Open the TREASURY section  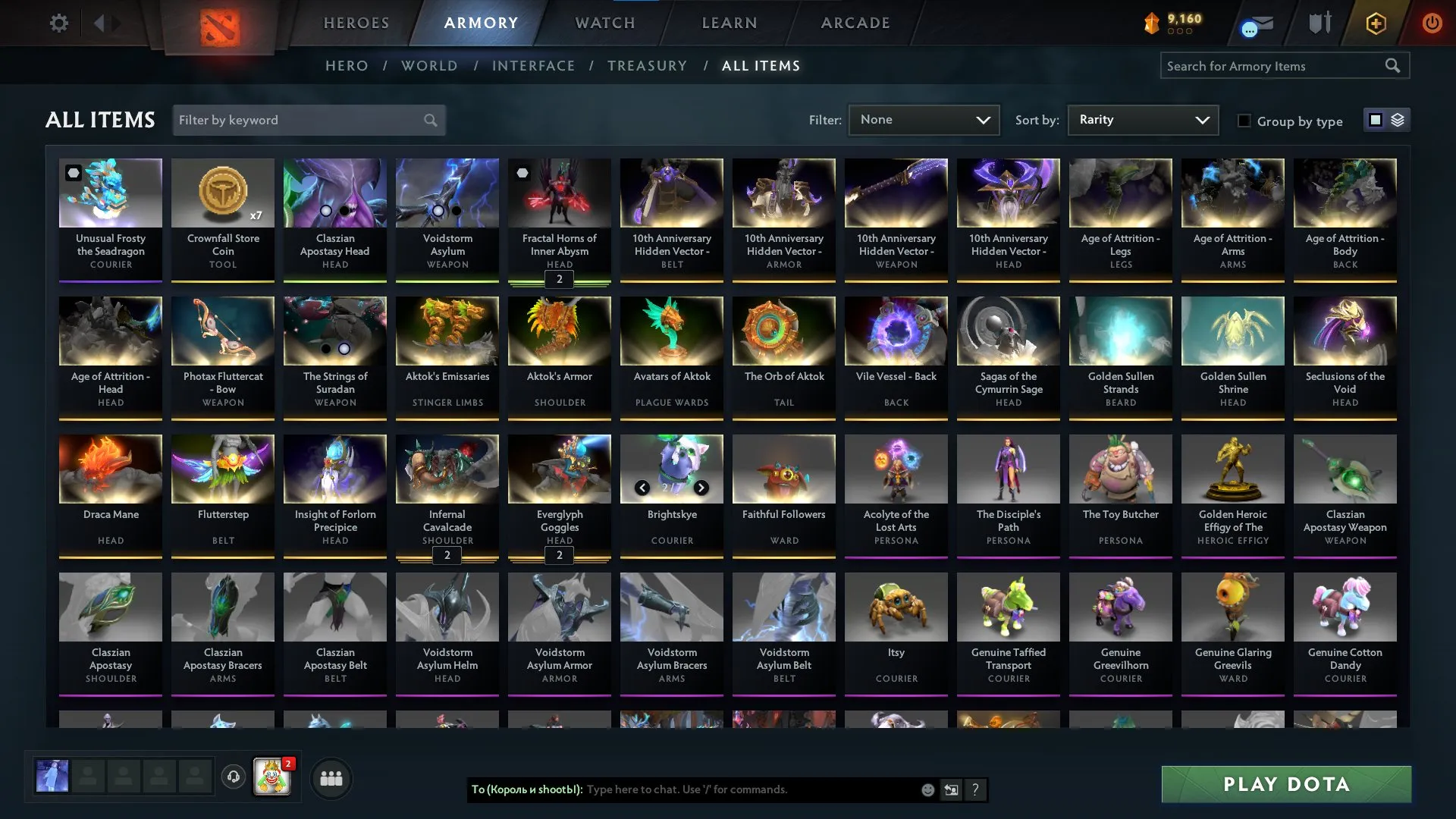pyautogui.click(x=648, y=65)
